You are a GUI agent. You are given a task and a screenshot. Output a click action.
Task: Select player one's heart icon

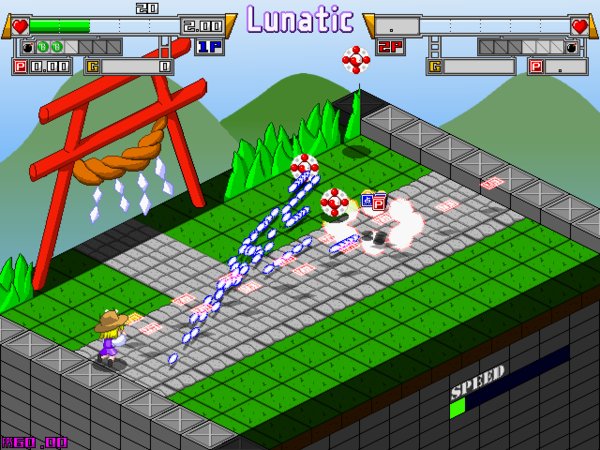coord(17,26)
